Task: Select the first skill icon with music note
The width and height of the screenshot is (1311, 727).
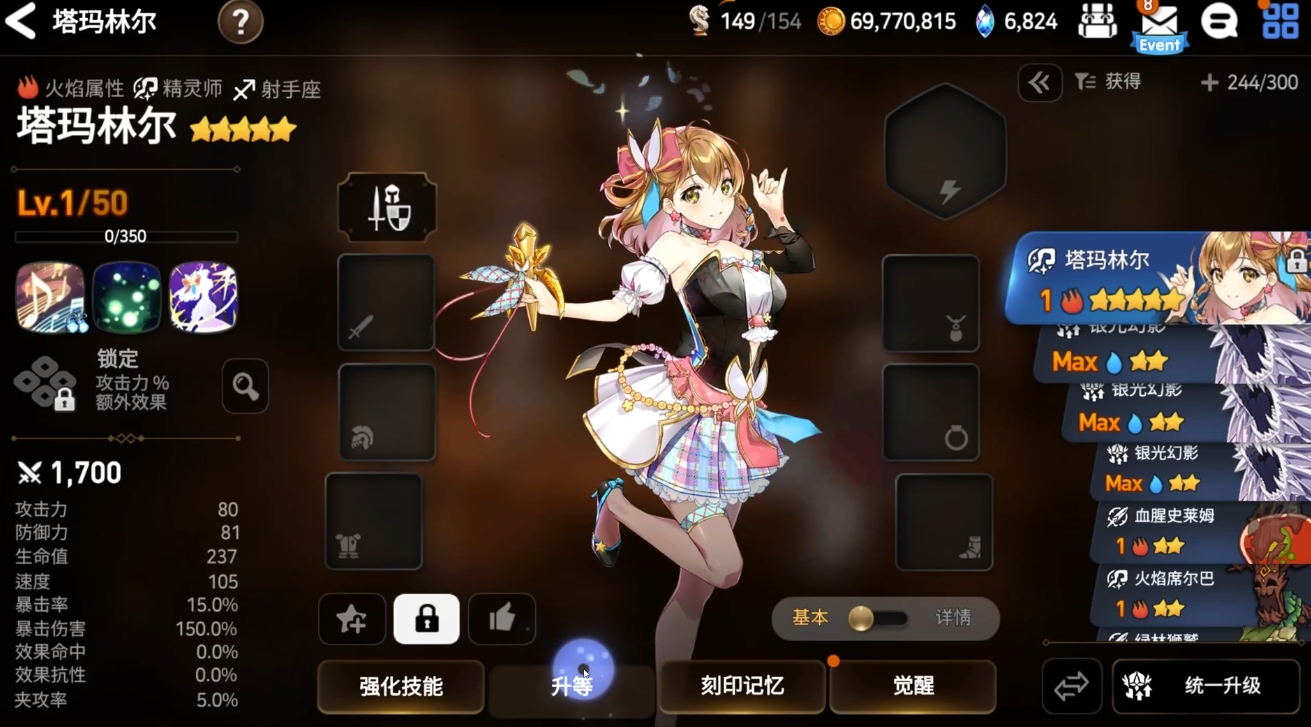Action: point(48,297)
